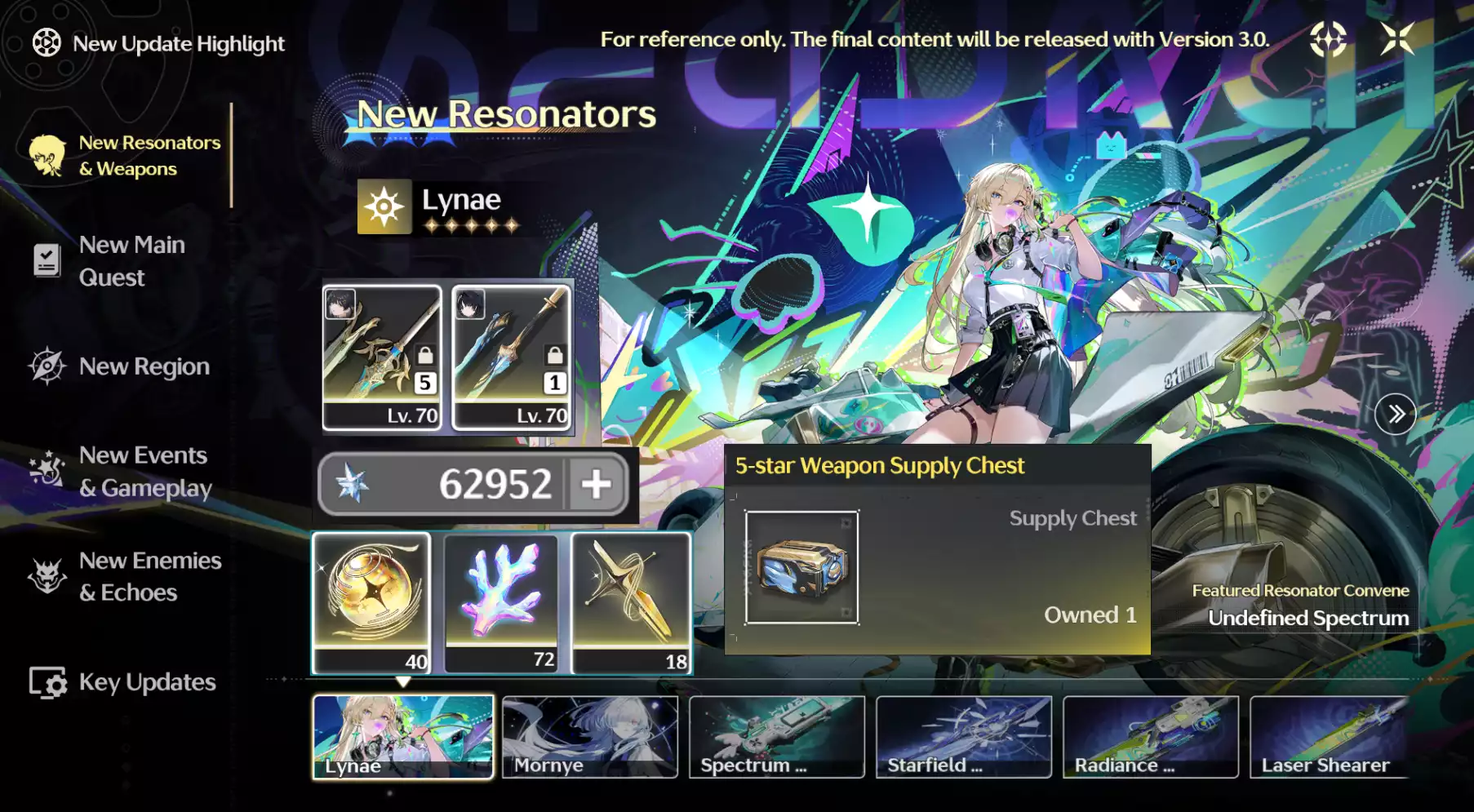Select the New Region compass icon

[x=47, y=366]
